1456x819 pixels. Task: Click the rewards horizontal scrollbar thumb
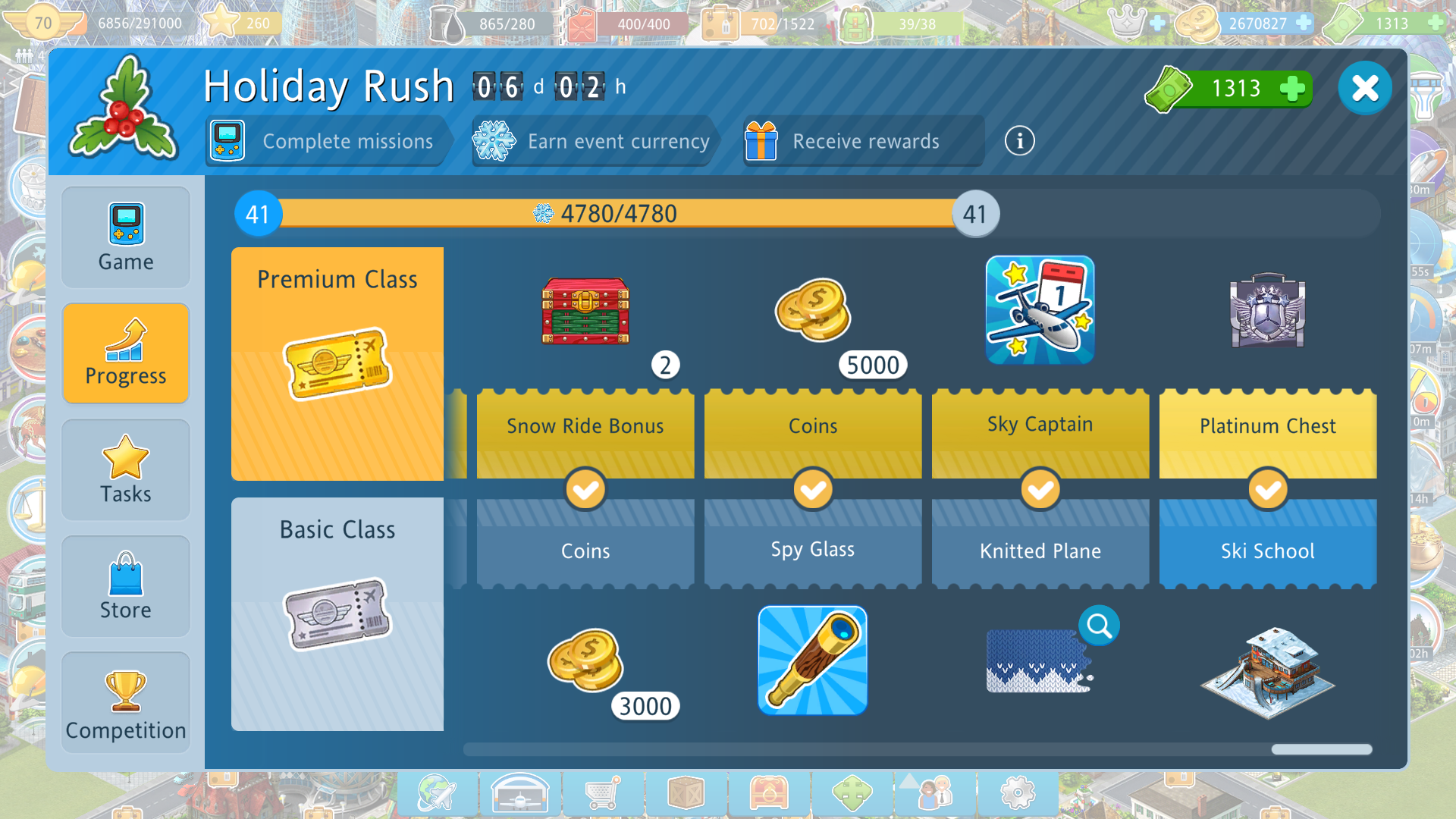click(1321, 749)
